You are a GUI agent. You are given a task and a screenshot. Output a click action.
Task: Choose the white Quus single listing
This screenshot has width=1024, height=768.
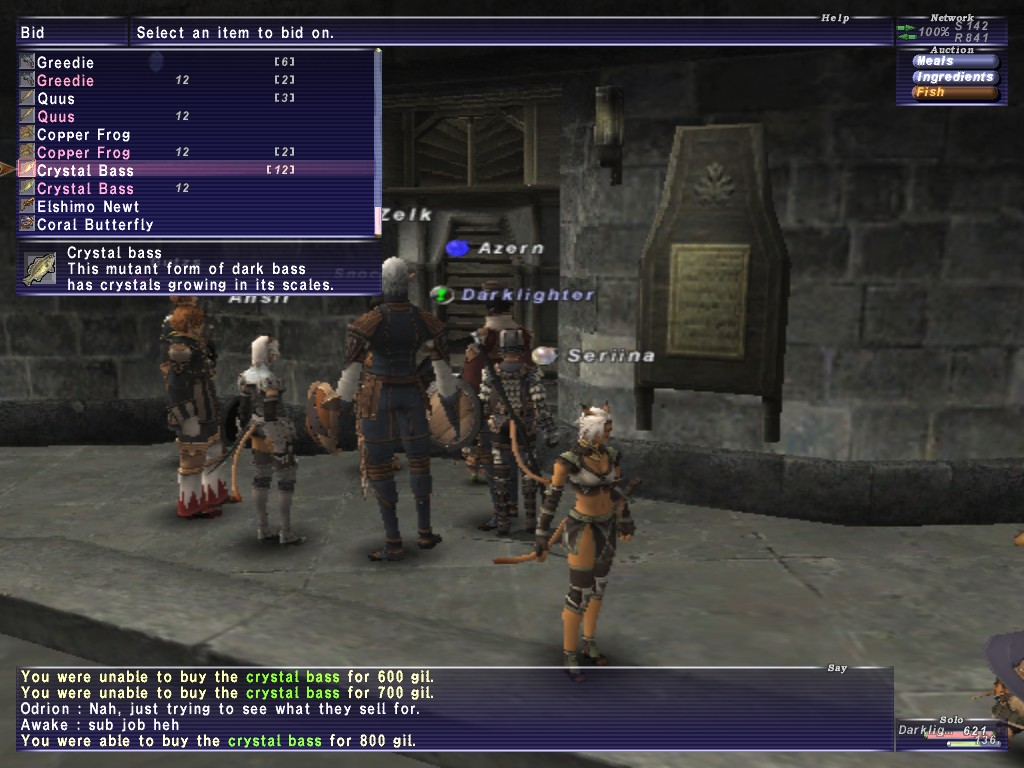(x=56, y=99)
